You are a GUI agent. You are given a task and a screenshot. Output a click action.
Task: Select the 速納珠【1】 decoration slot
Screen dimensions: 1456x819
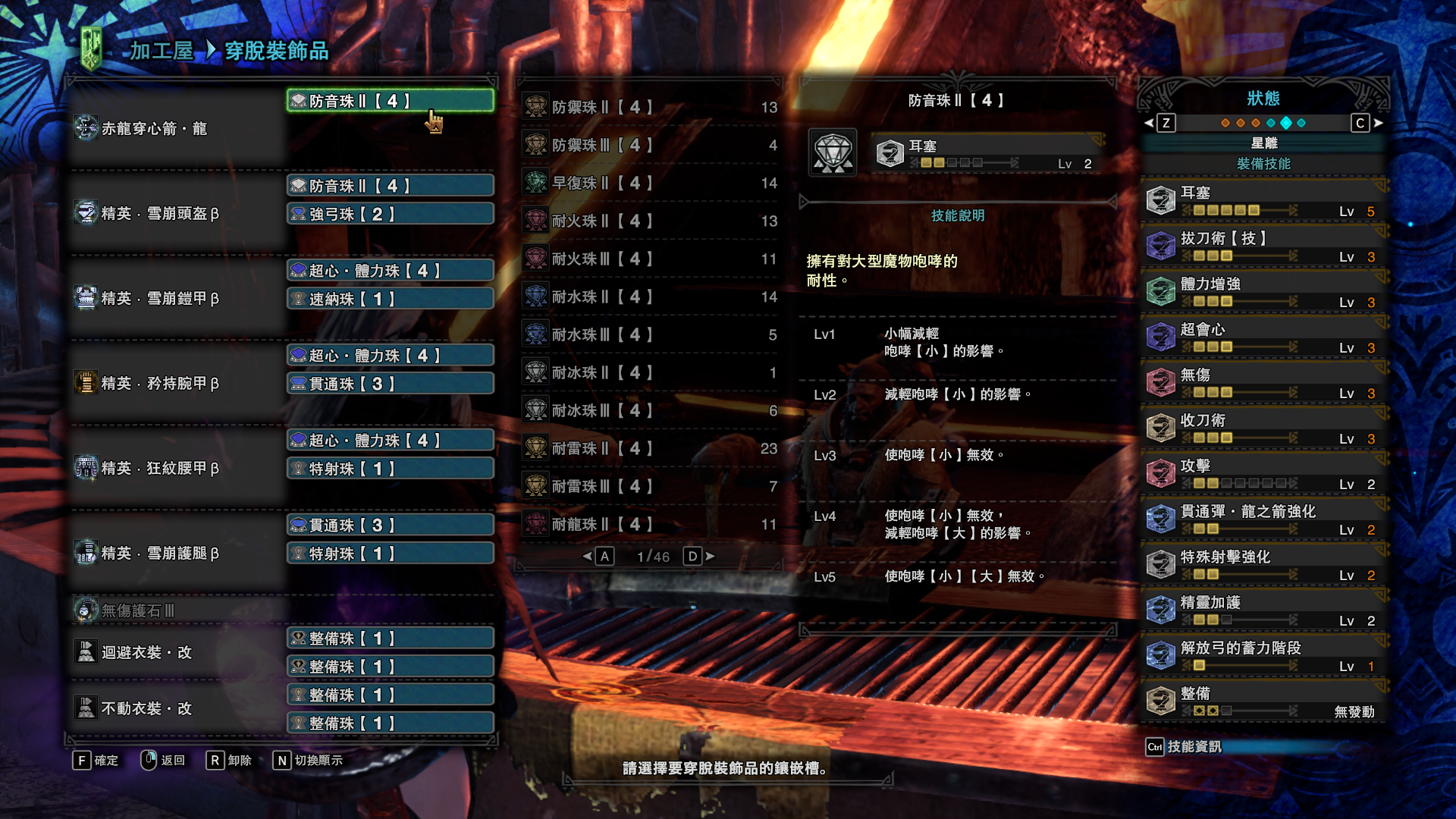coord(390,300)
